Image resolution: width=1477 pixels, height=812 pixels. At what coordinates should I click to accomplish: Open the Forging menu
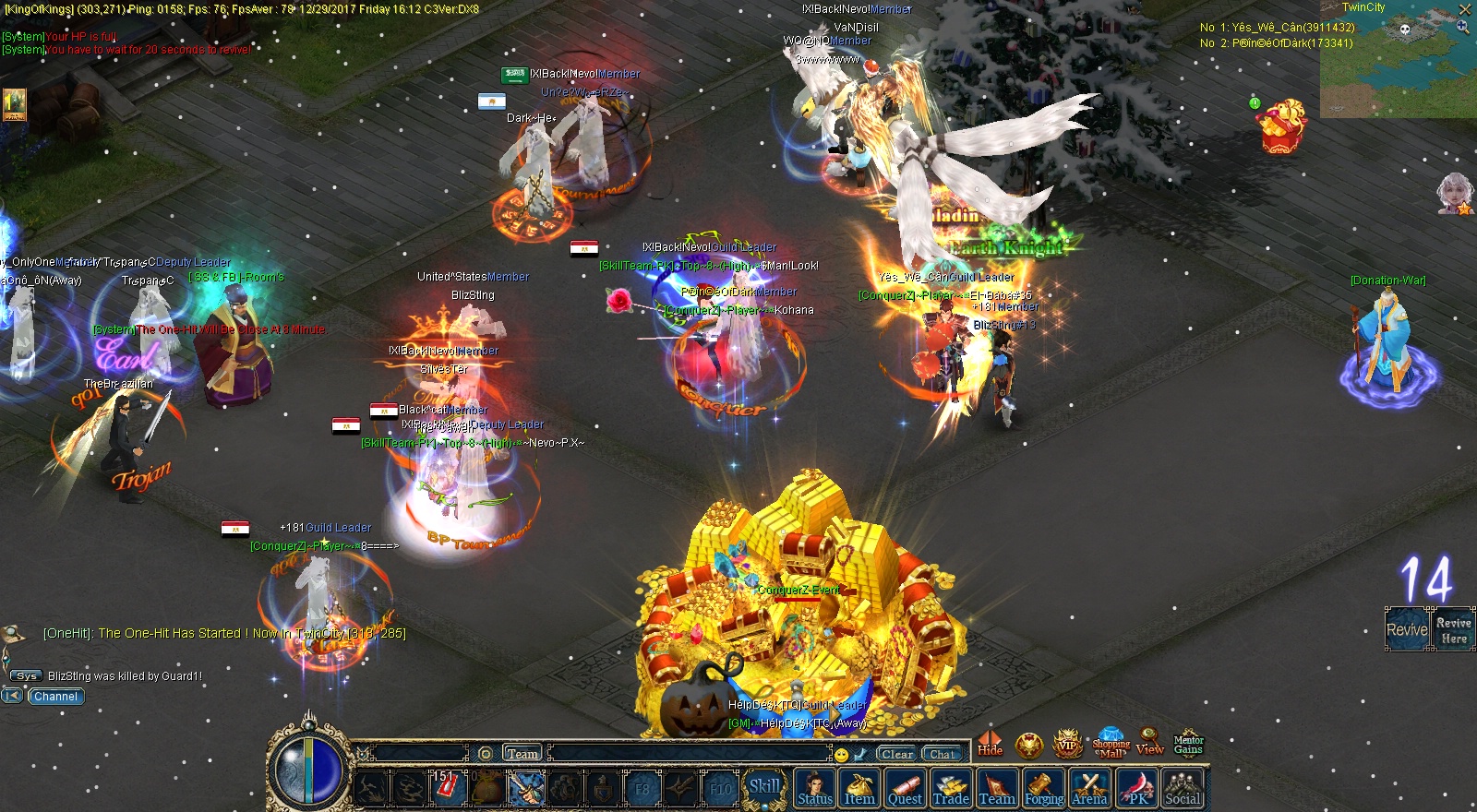point(1044,789)
